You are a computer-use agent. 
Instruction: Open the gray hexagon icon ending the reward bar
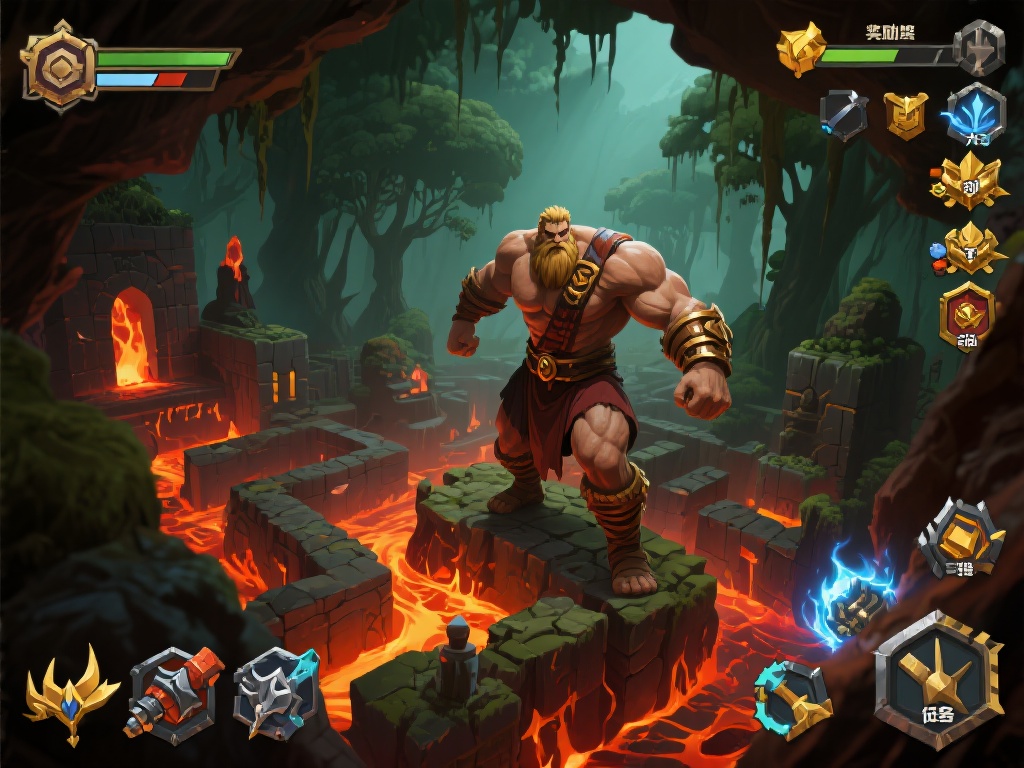click(978, 48)
